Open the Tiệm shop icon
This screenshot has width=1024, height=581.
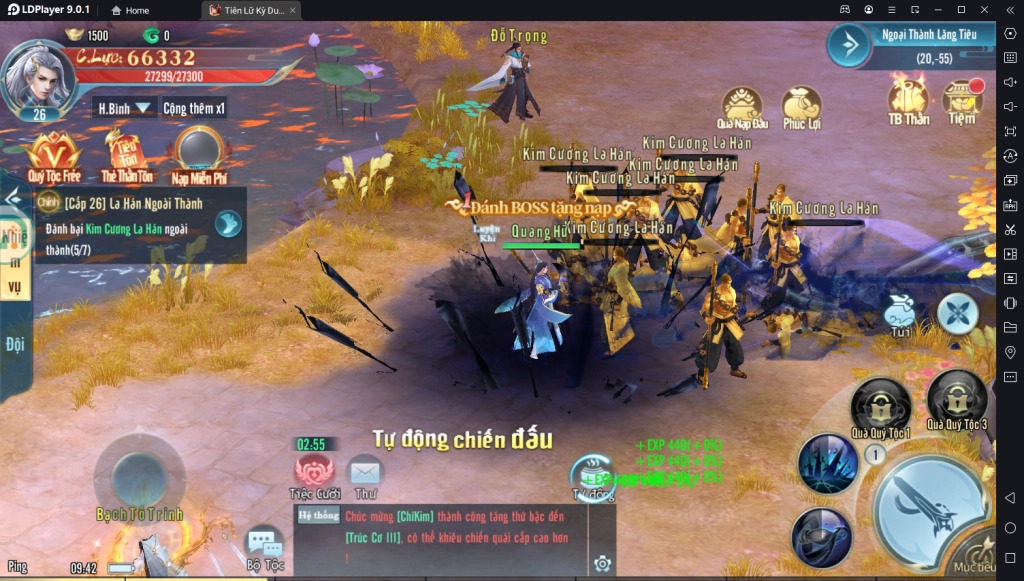click(962, 102)
